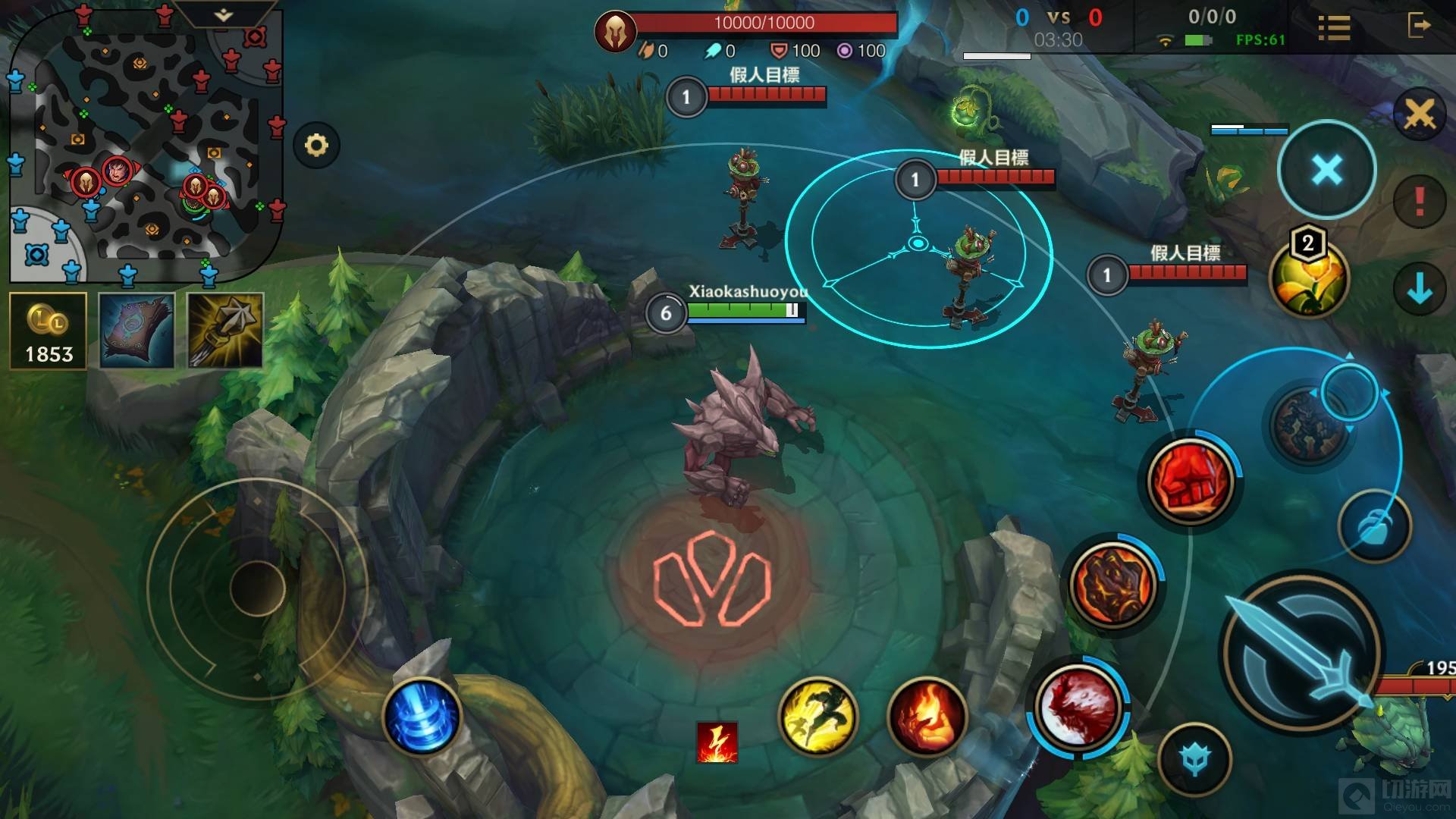This screenshot has width=1456, height=819.
Task: Open the shop with 1853 gold
Action: coord(49,331)
